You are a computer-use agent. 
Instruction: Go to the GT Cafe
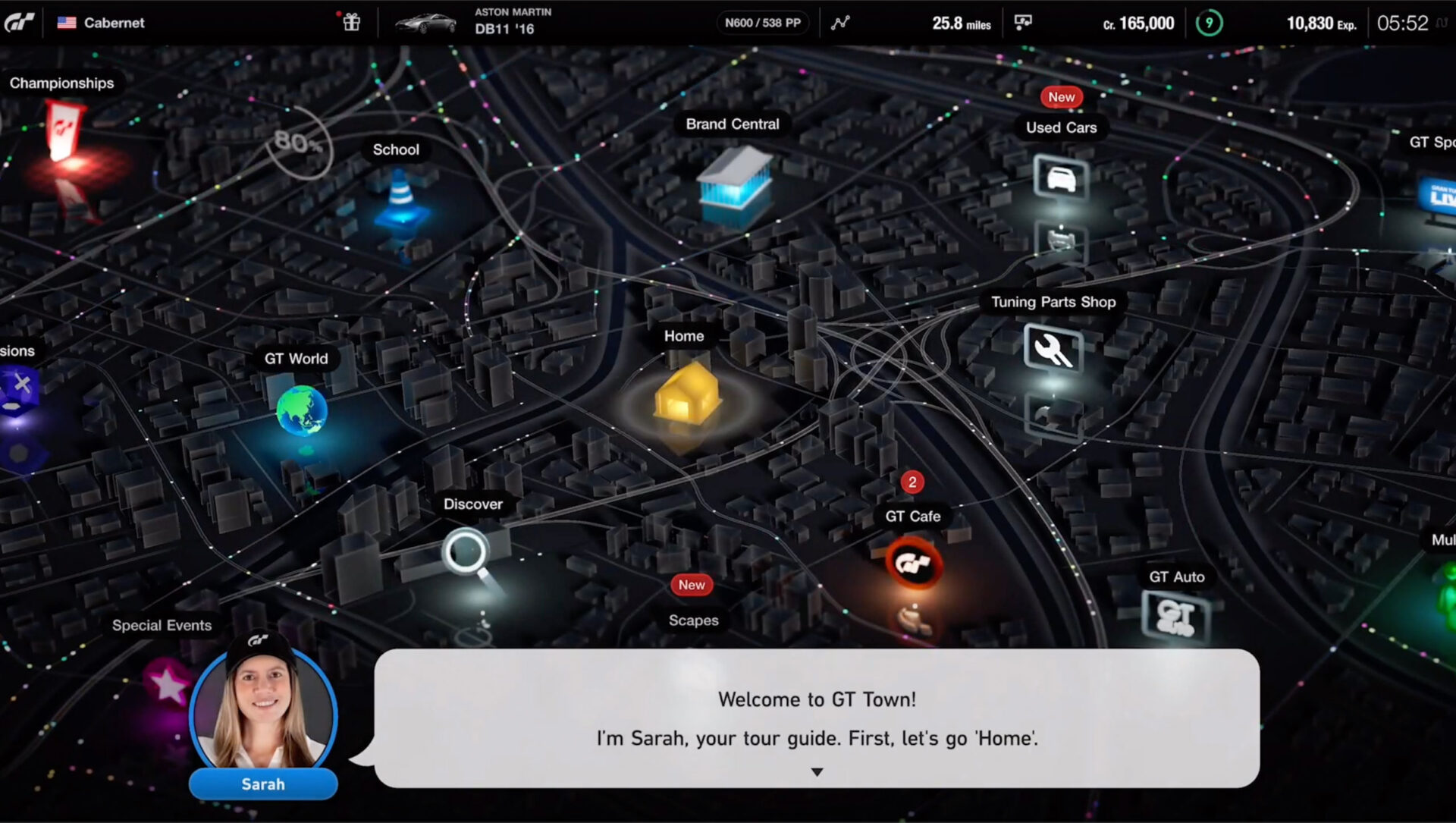pyautogui.click(x=913, y=562)
